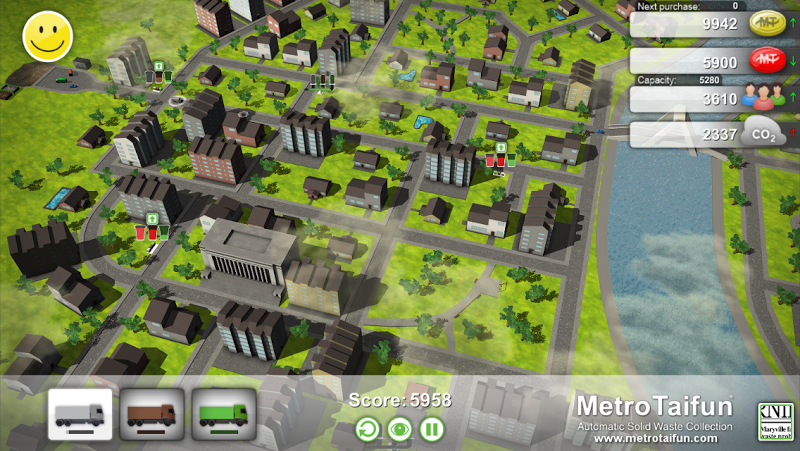Click the circular restart arrow button
The image size is (800, 451).
pos(368,431)
